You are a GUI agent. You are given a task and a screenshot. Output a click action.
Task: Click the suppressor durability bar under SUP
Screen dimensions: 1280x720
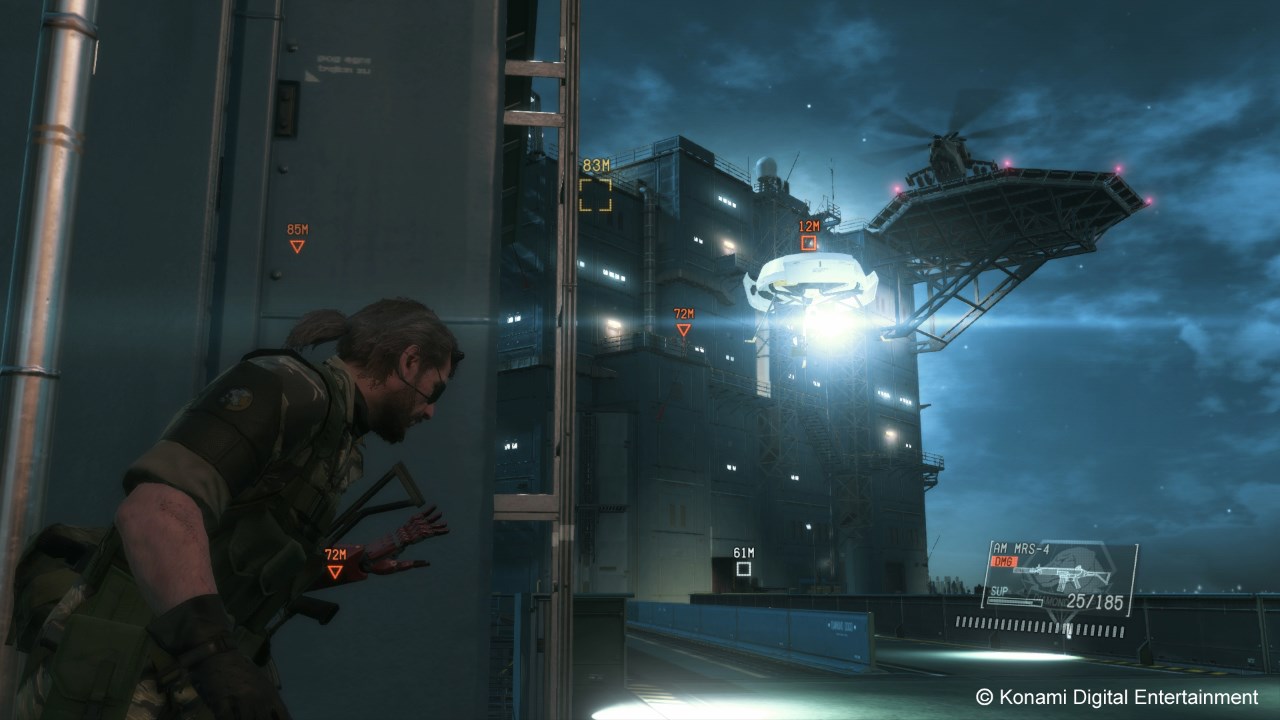(x=1013, y=602)
